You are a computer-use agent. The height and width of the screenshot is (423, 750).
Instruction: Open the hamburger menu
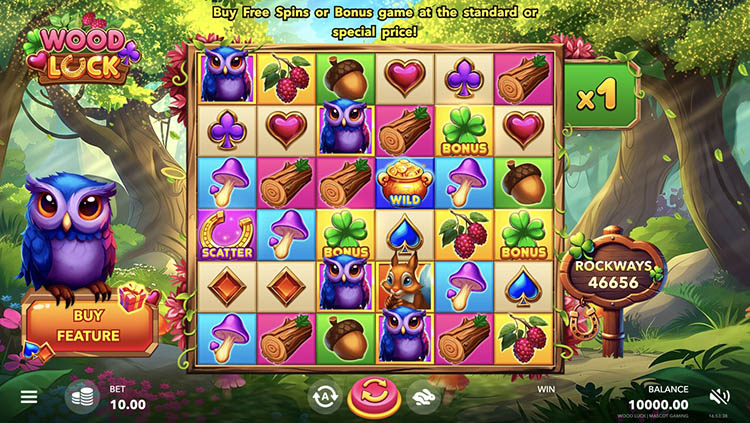29,397
